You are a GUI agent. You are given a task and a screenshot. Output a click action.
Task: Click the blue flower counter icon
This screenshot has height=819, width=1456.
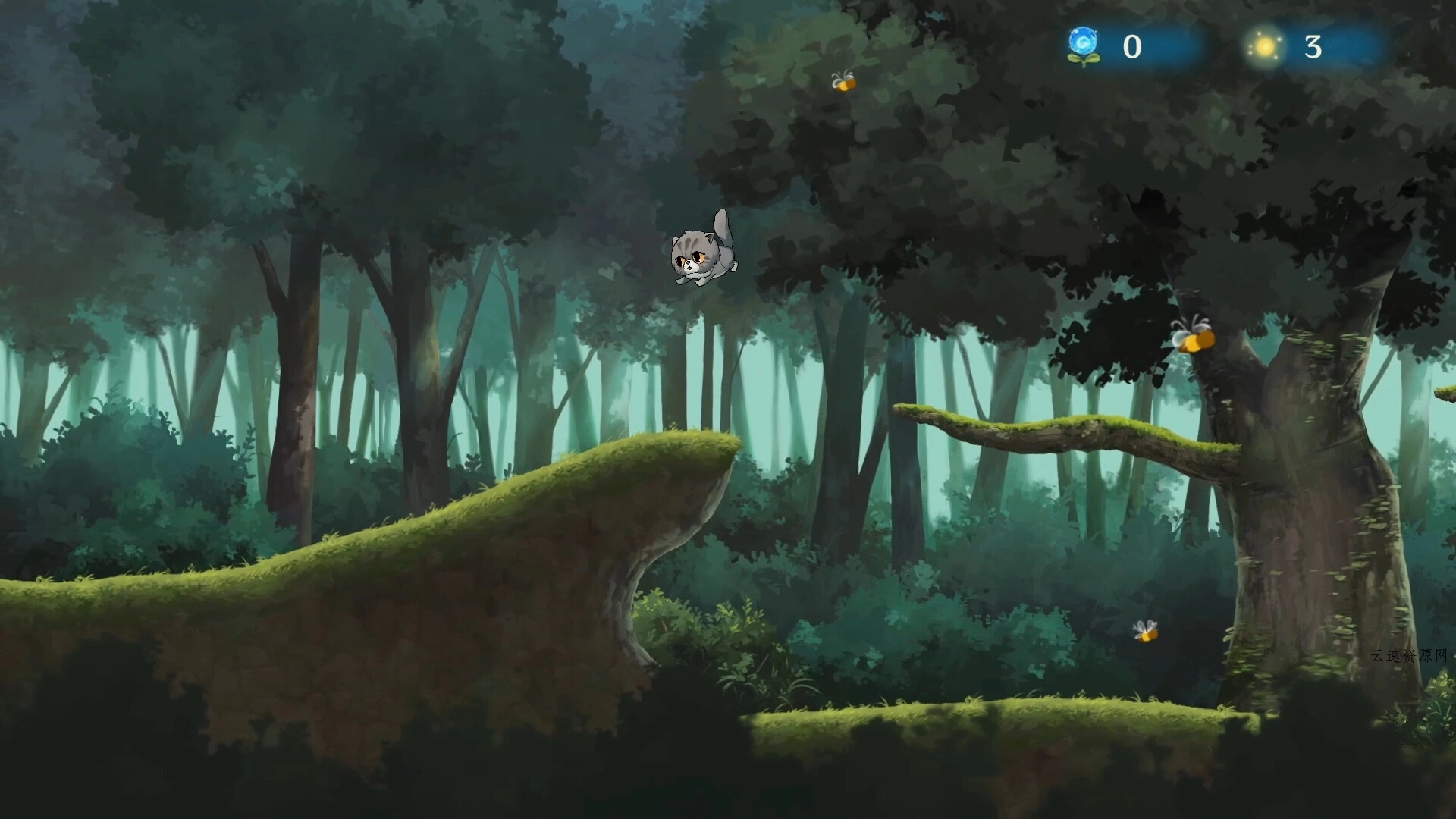tap(1083, 45)
